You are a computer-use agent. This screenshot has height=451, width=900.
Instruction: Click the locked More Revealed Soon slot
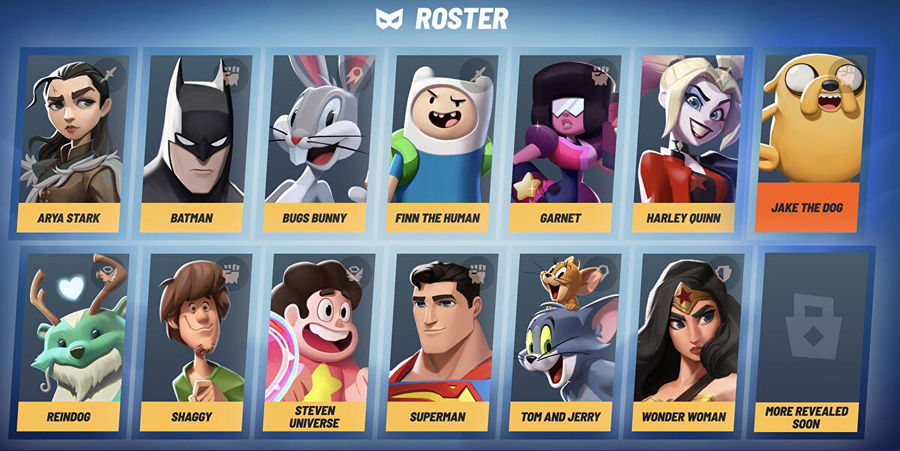point(810,340)
